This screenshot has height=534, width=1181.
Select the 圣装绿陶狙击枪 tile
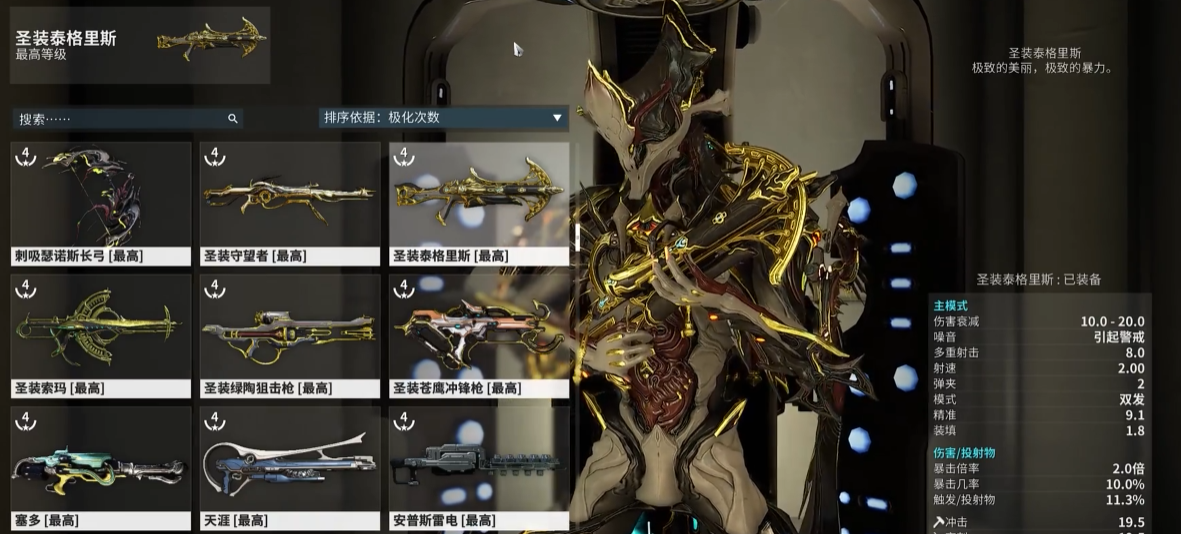click(x=290, y=336)
